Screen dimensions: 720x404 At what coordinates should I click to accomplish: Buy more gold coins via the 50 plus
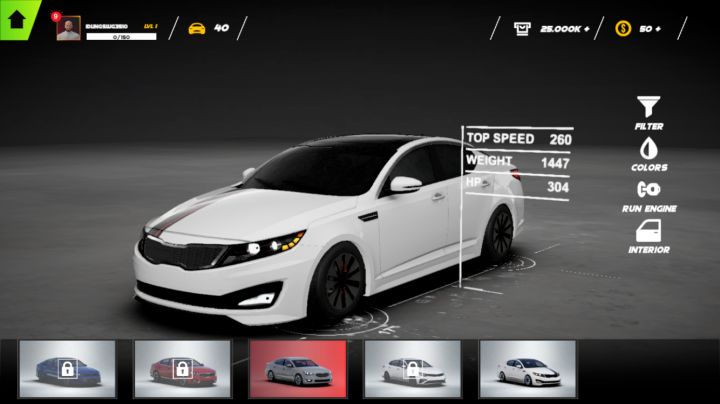[657, 28]
